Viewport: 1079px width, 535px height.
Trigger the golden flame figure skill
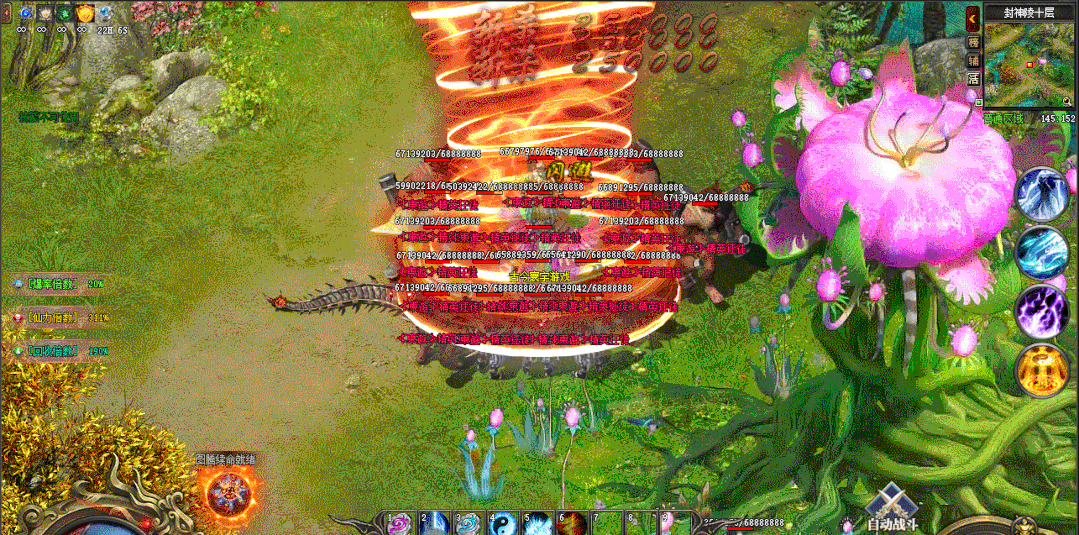[x=1042, y=370]
